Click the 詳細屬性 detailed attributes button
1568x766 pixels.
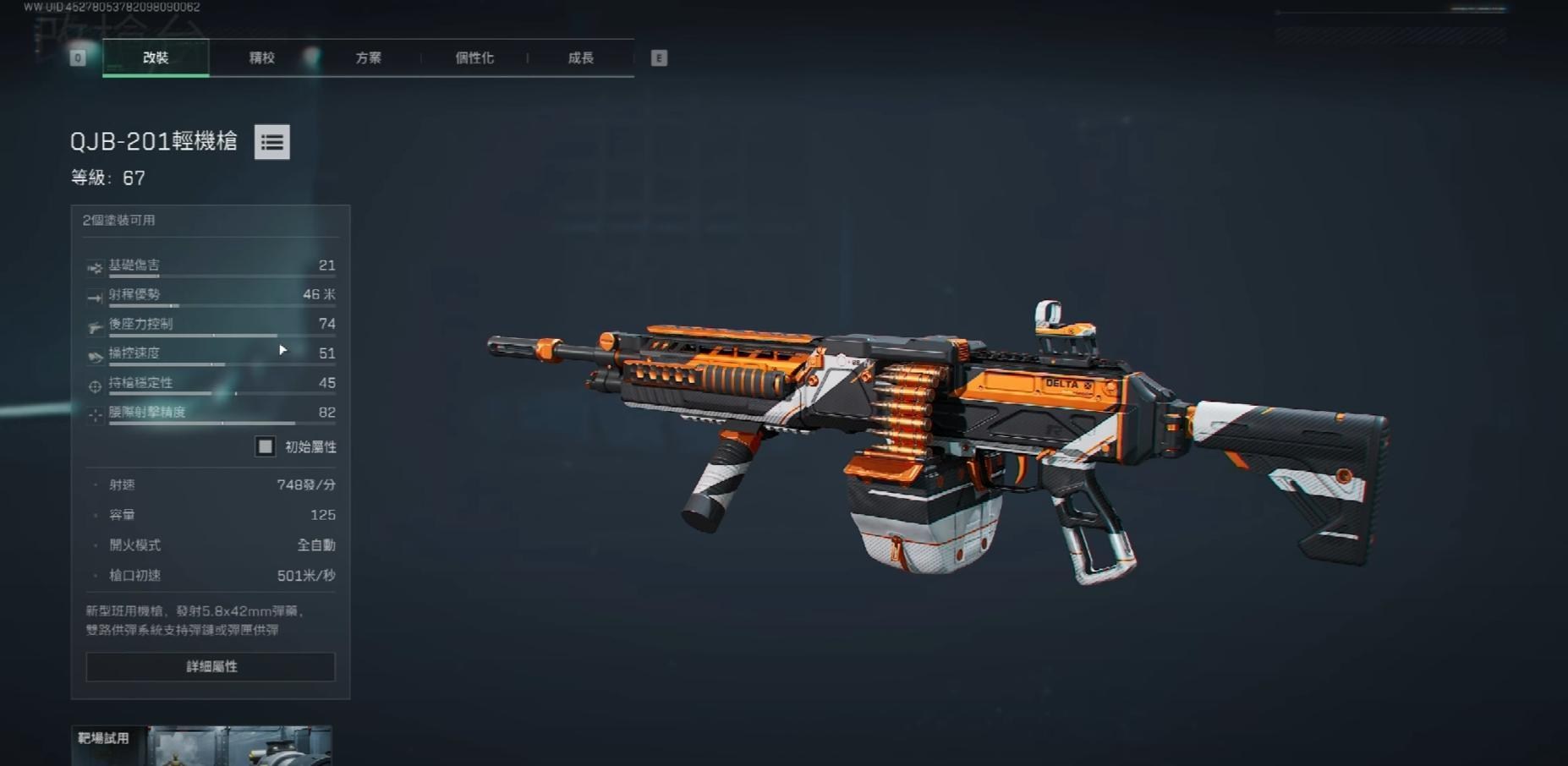click(209, 666)
